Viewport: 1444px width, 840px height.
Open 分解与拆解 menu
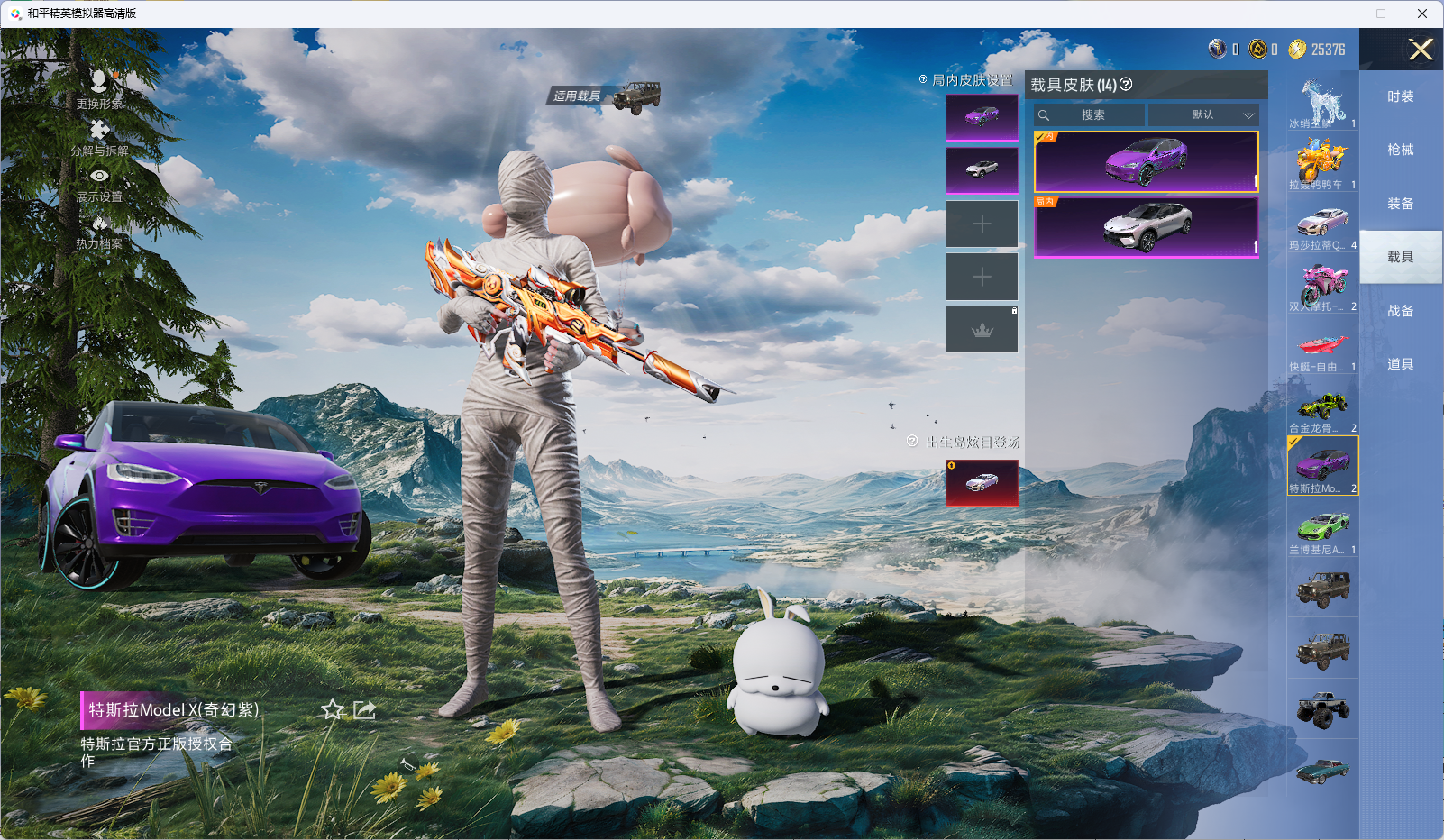[99, 137]
